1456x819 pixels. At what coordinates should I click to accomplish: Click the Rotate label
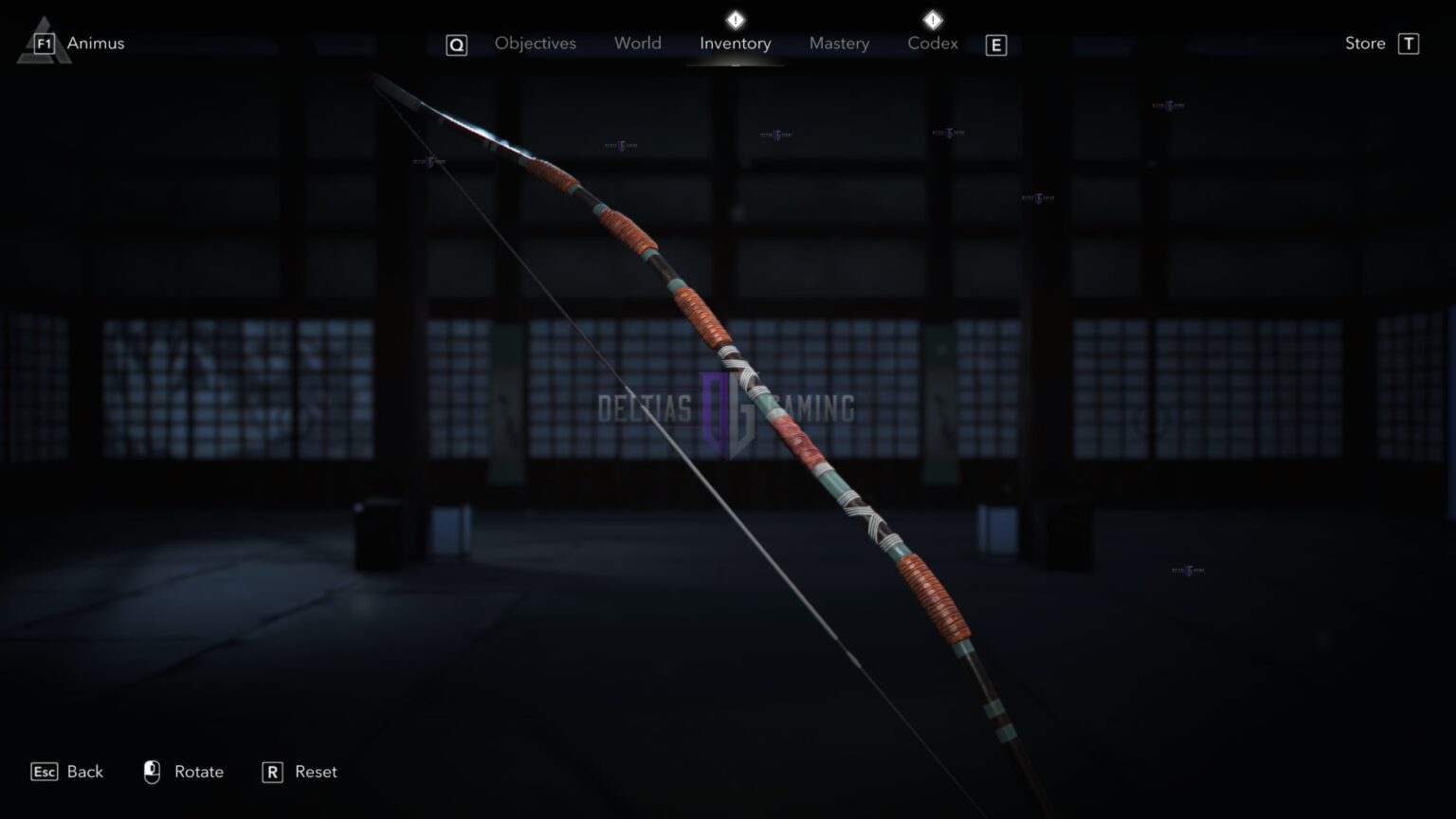pos(198,772)
